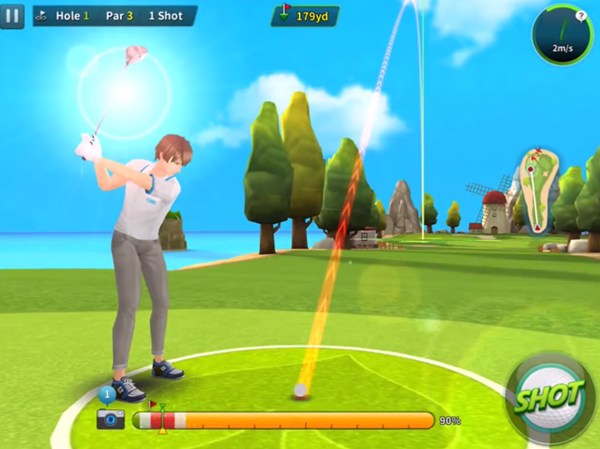Tap the camera view icon

(110, 418)
